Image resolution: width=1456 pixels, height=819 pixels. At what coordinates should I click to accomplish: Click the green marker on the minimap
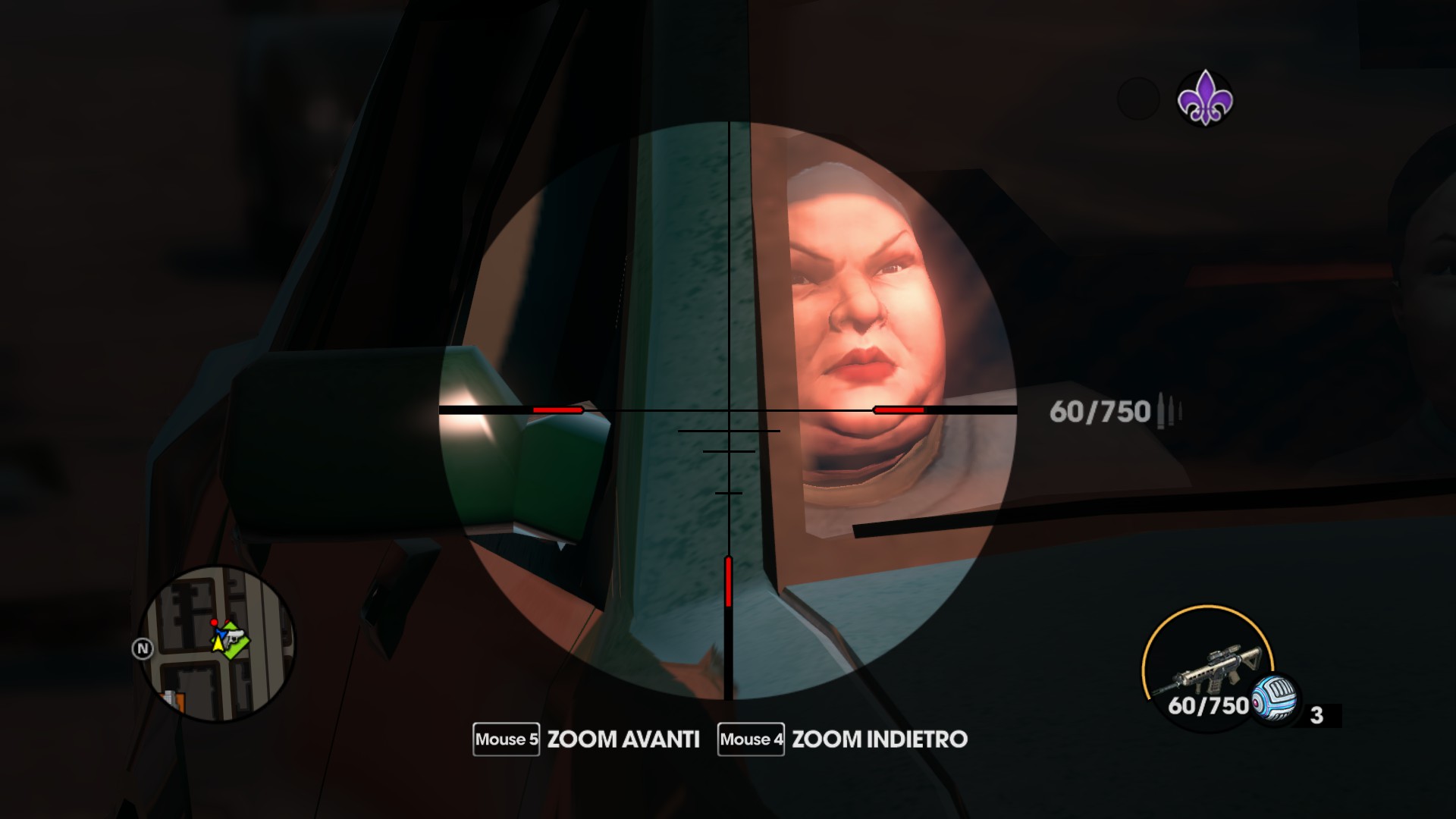(x=235, y=643)
